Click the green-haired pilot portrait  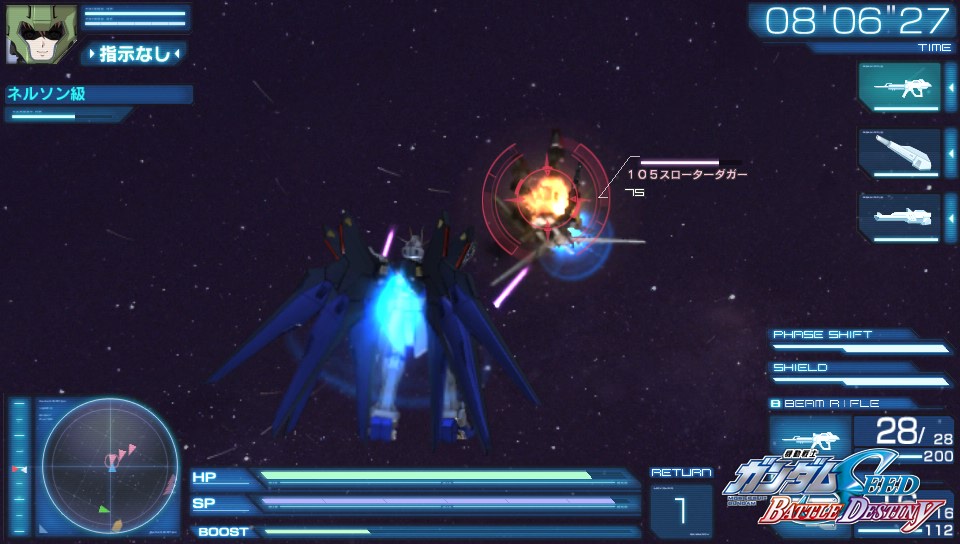point(29,33)
